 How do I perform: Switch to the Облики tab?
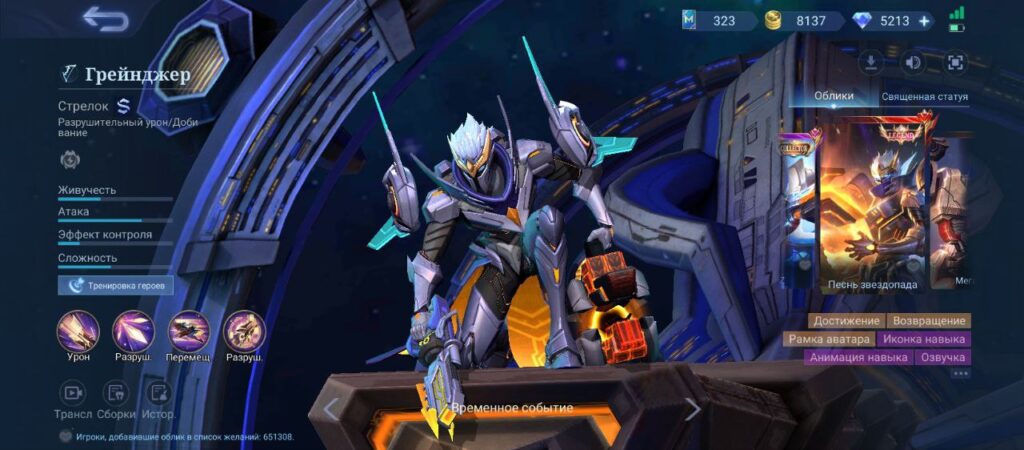[x=834, y=96]
